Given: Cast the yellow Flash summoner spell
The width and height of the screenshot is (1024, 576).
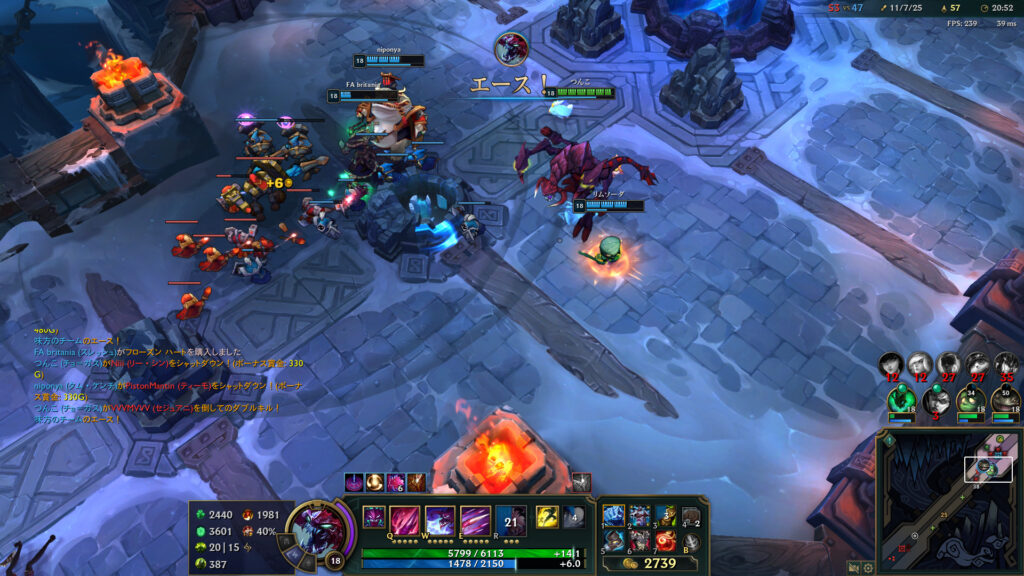Looking at the screenshot, I should pyautogui.click(x=547, y=516).
